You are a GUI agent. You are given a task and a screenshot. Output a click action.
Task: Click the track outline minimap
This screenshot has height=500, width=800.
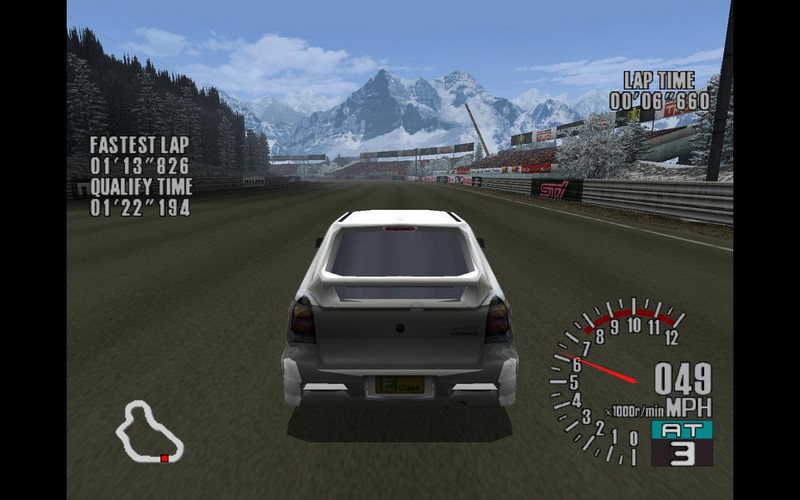tap(148, 431)
